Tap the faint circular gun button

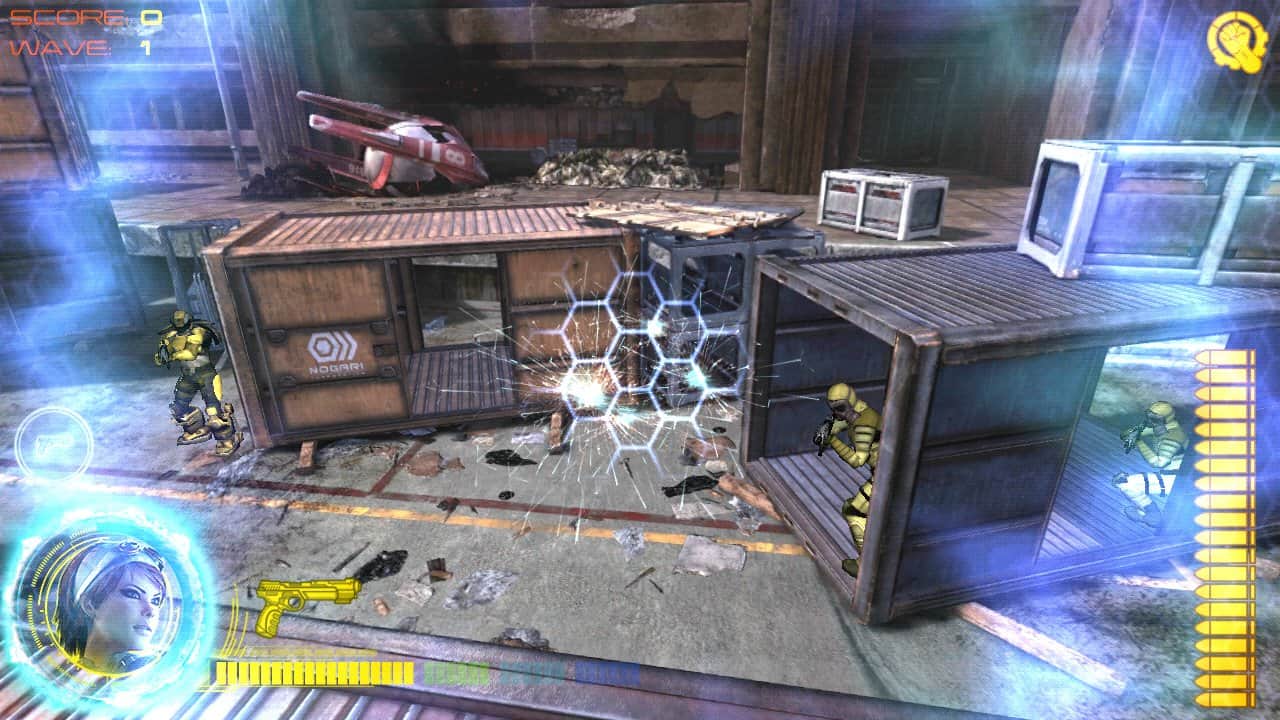coord(53,445)
